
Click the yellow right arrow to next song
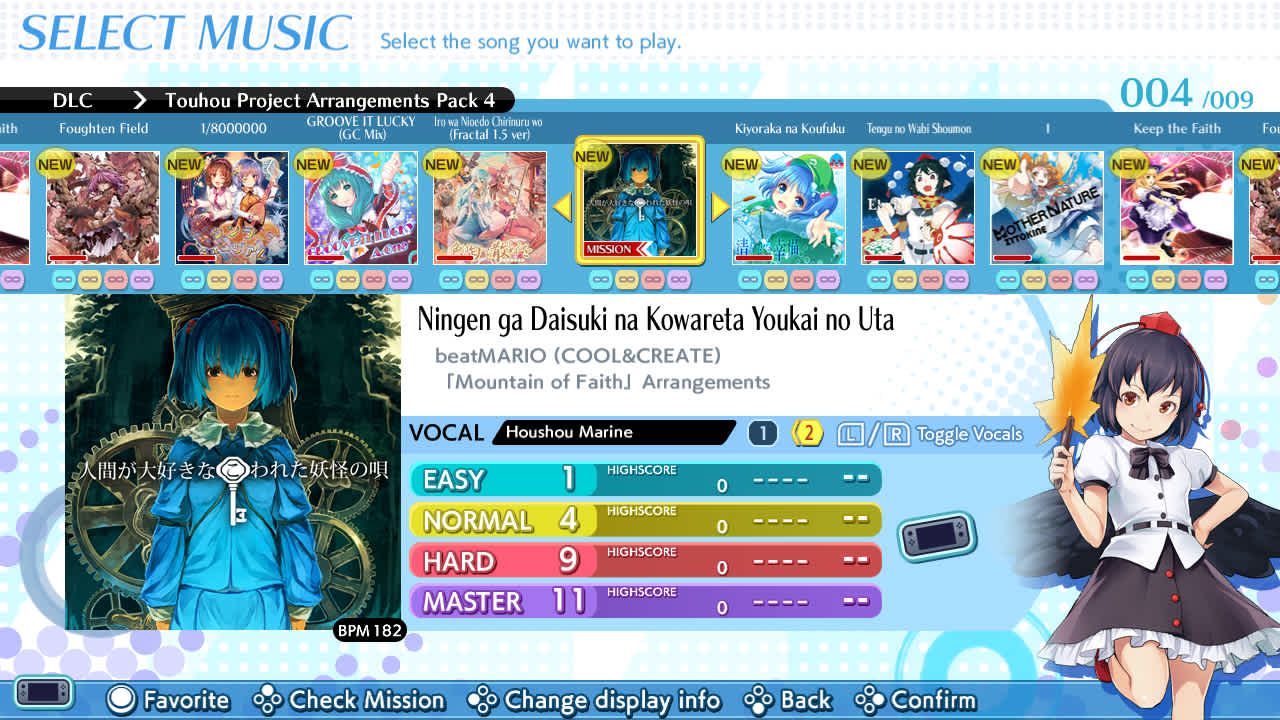(719, 207)
